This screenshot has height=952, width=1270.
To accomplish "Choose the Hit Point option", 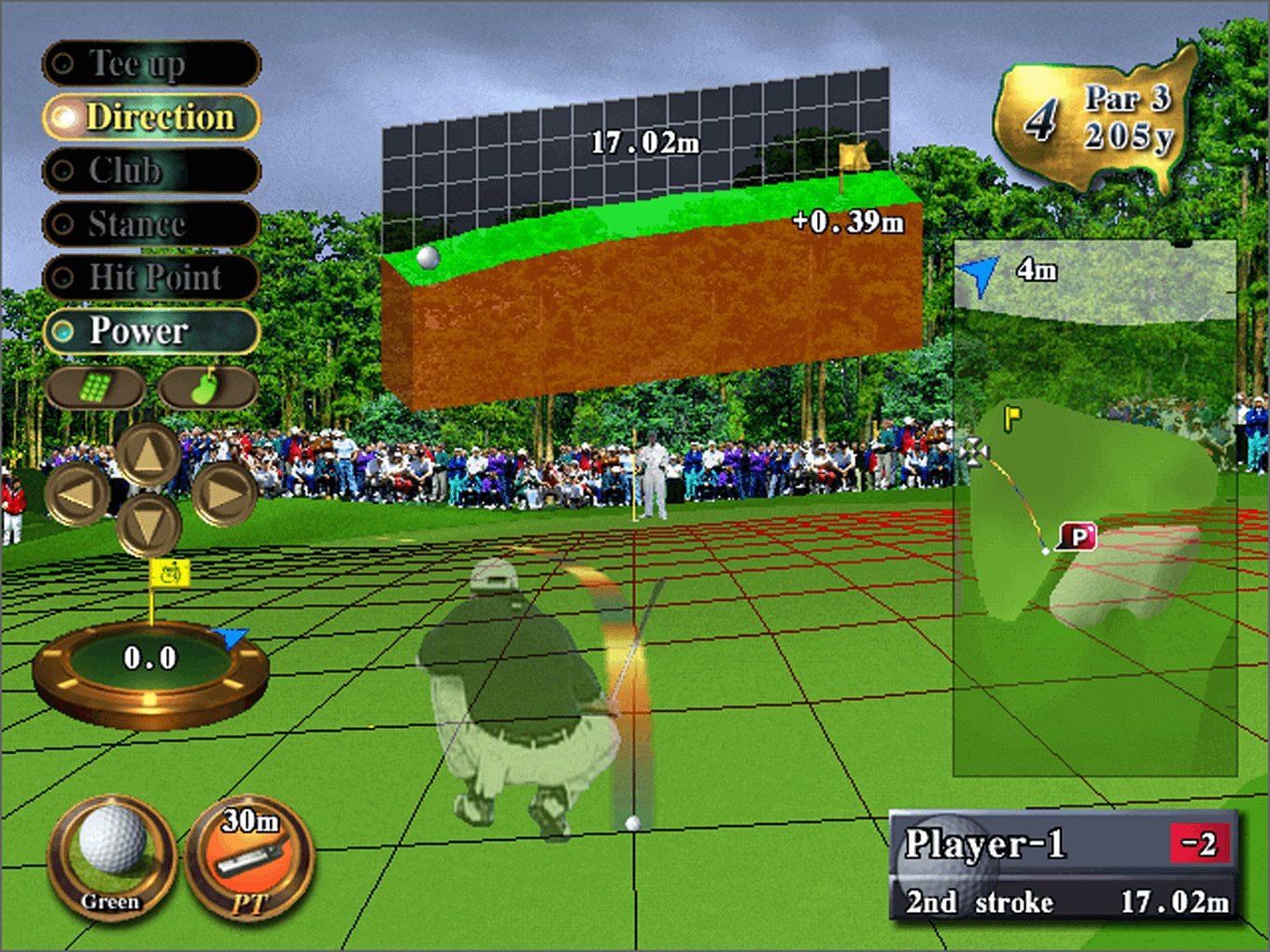I will [150, 277].
